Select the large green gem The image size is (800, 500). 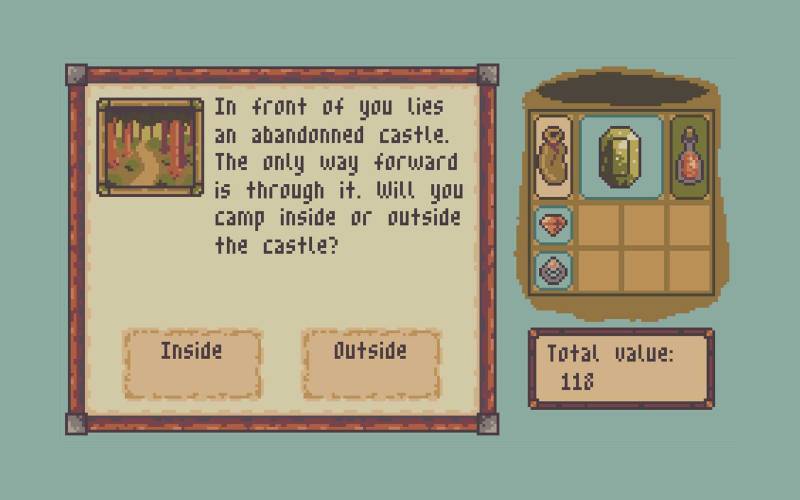click(x=621, y=156)
